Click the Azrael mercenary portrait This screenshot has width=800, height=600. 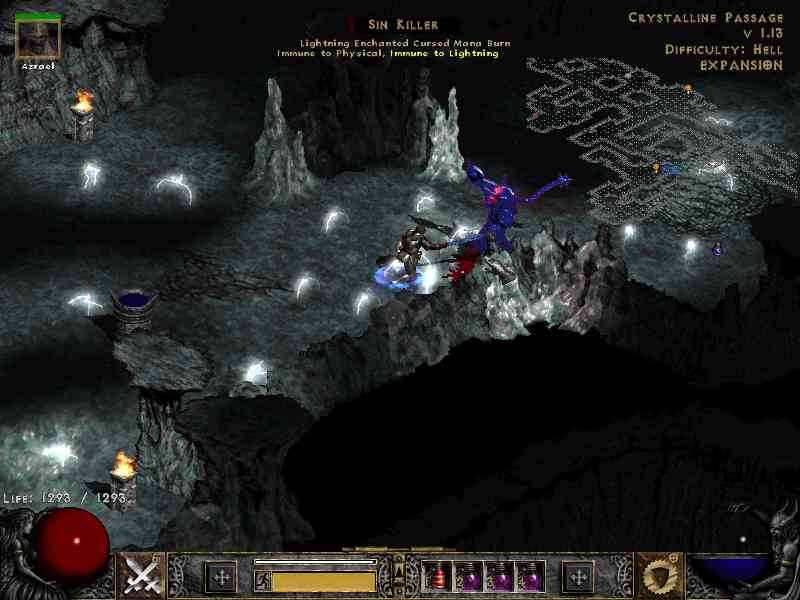coord(39,38)
